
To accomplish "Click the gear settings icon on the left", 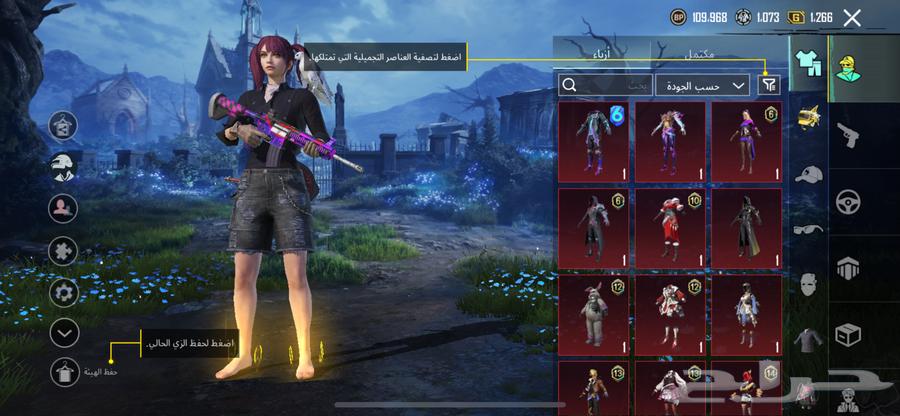I will click(64, 291).
